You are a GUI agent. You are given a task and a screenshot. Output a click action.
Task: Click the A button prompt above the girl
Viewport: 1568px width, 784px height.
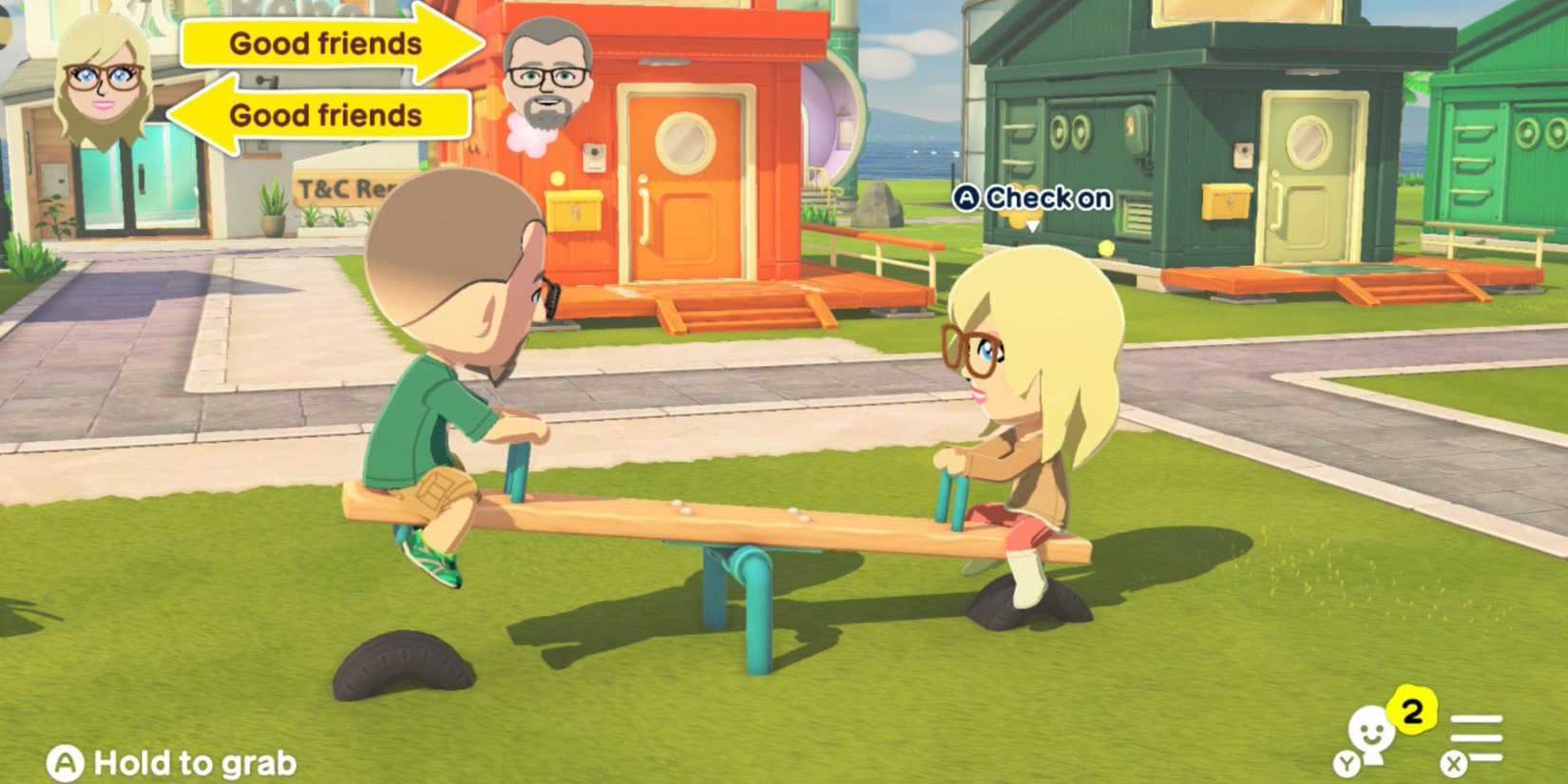tap(967, 199)
